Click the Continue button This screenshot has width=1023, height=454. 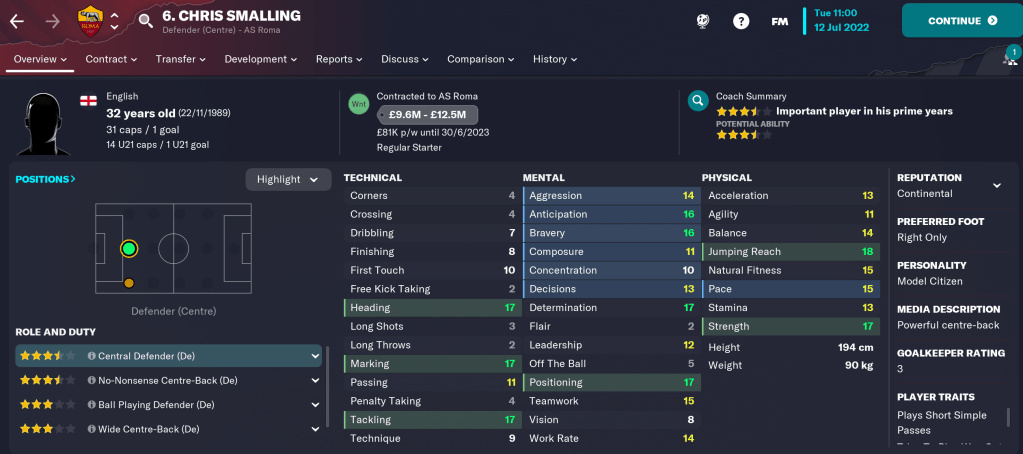point(962,20)
